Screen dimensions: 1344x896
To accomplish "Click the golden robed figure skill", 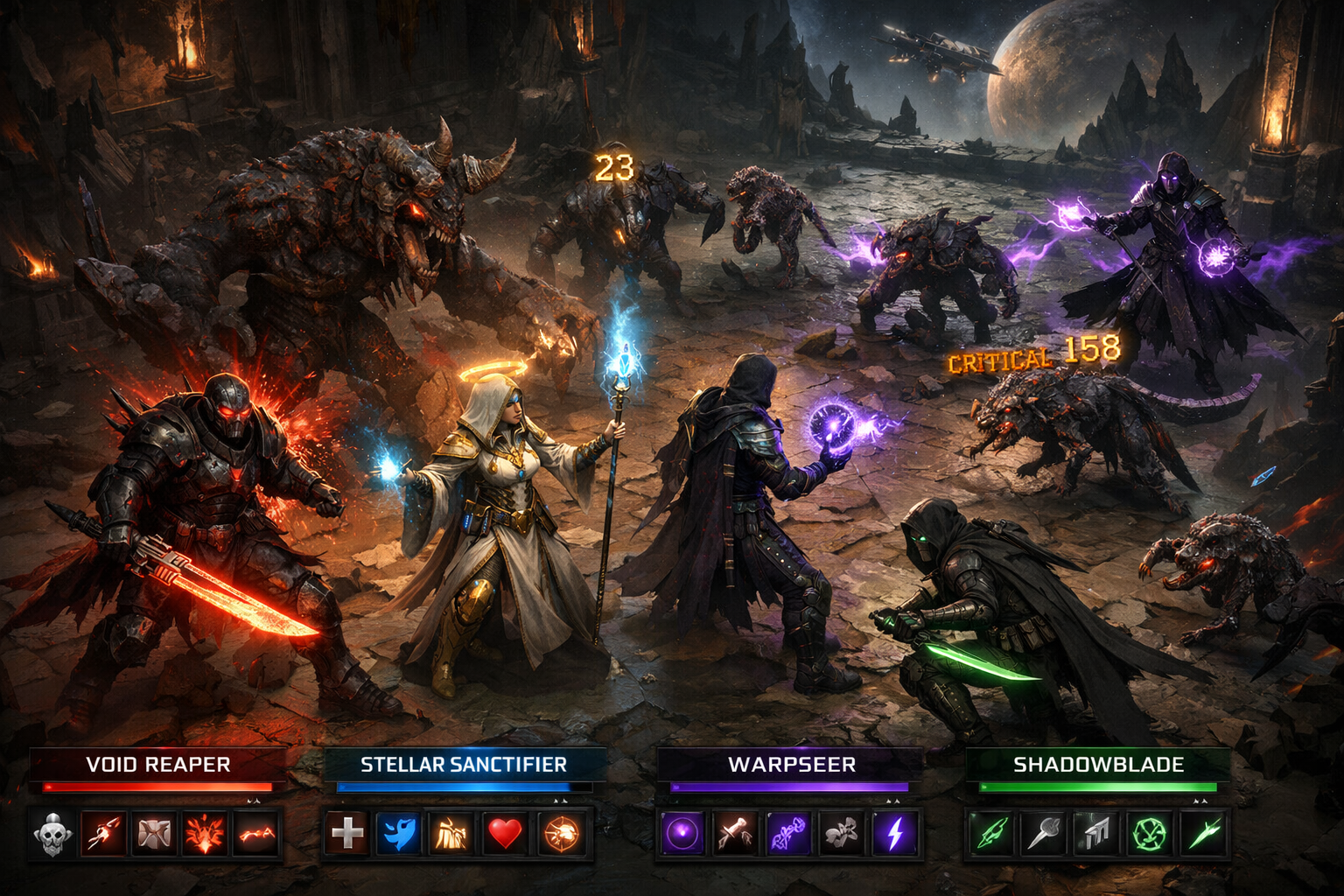I will pyautogui.click(x=451, y=833).
